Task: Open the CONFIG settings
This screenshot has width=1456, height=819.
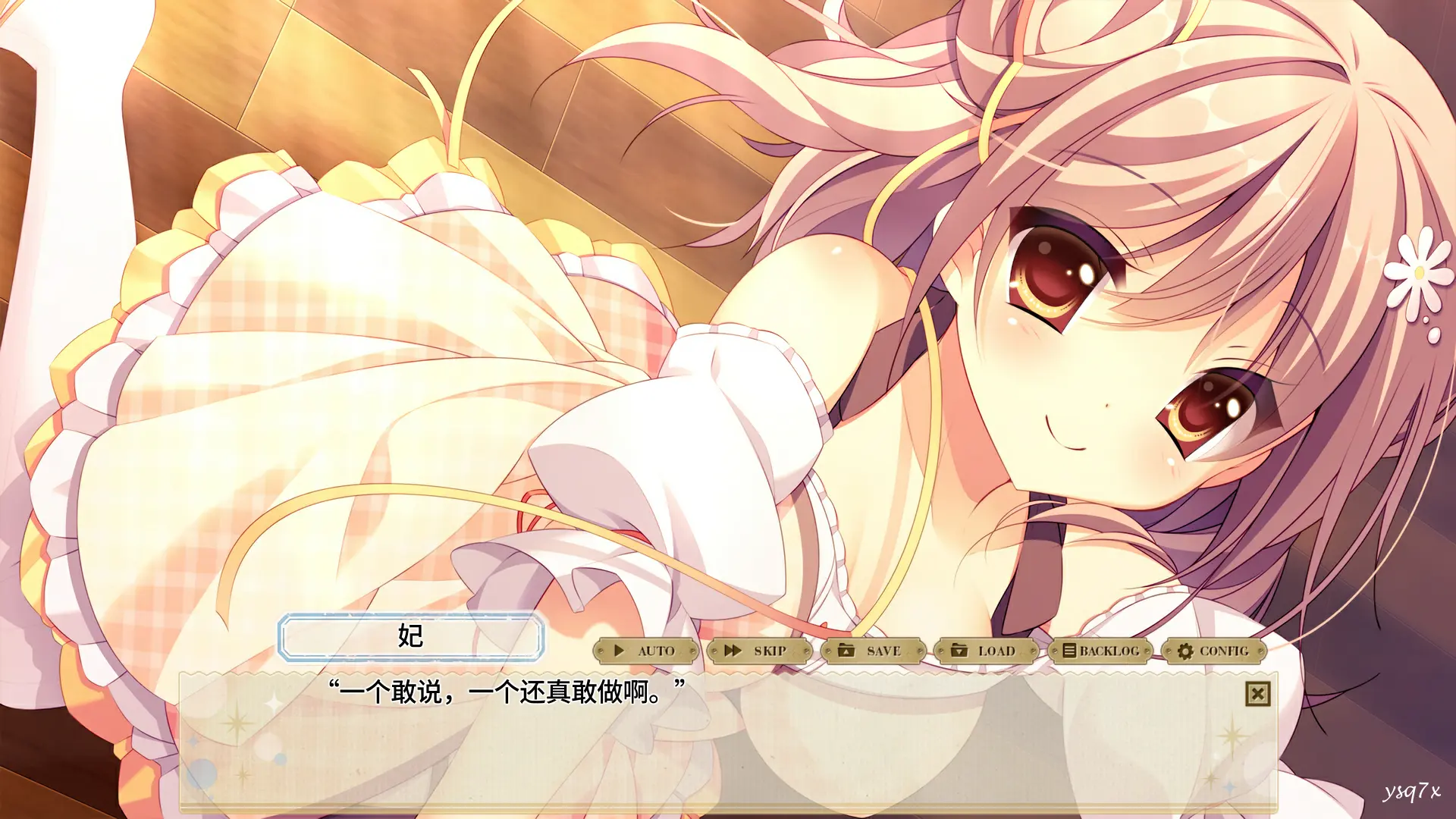Action: pyautogui.click(x=1213, y=651)
